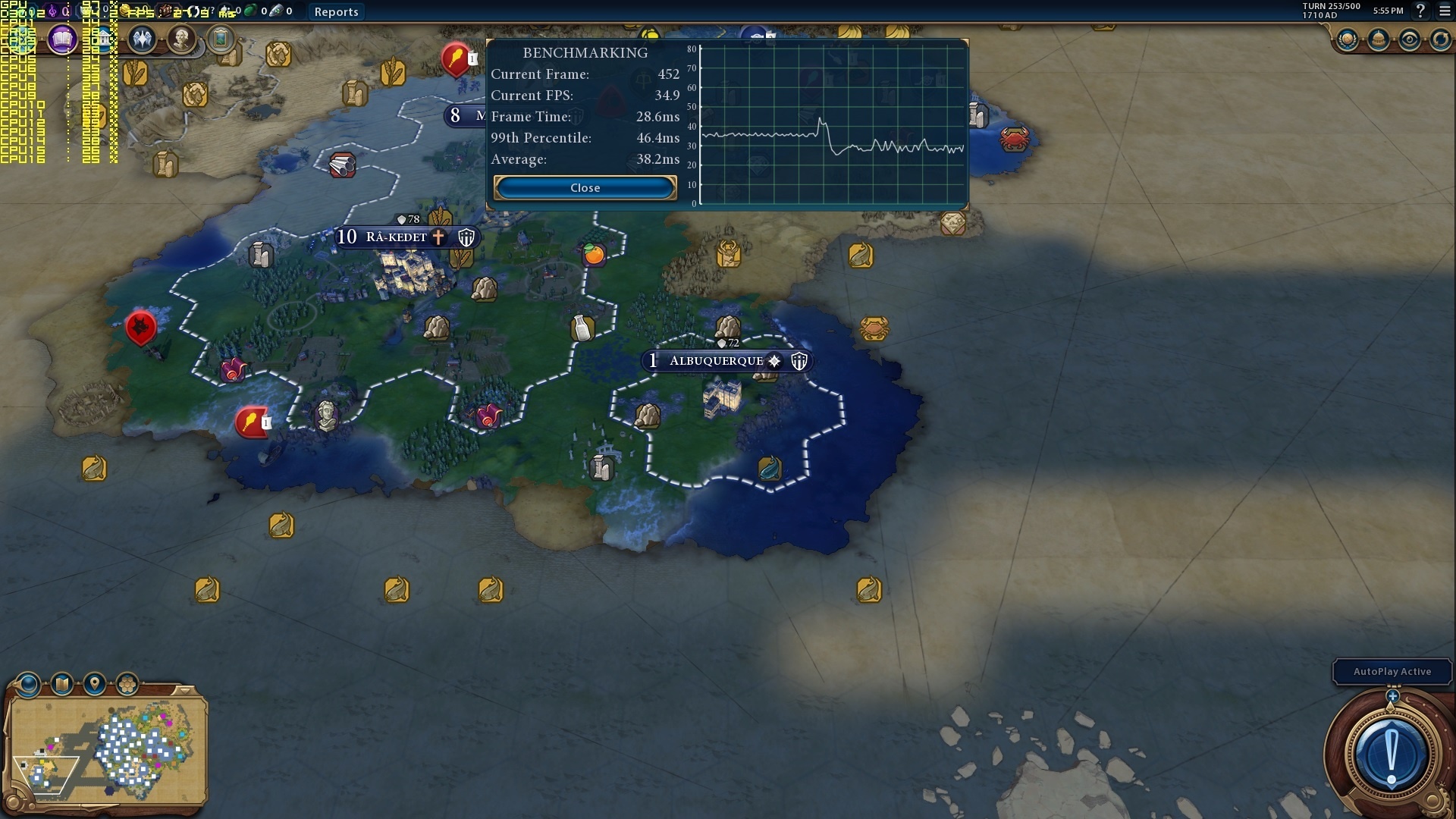Toggle the hex grid button
The image size is (1456, 819).
(127, 685)
